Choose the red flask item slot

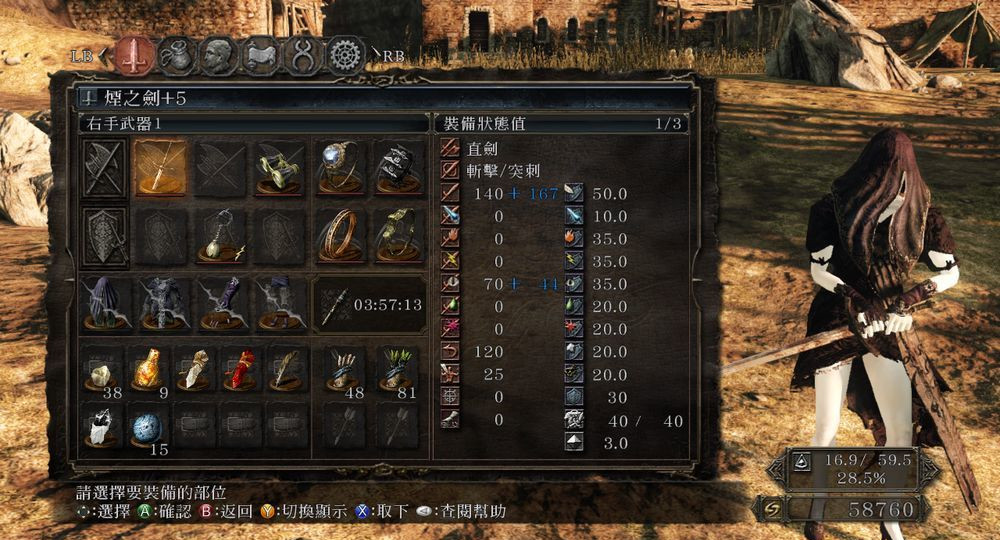tap(241, 370)
